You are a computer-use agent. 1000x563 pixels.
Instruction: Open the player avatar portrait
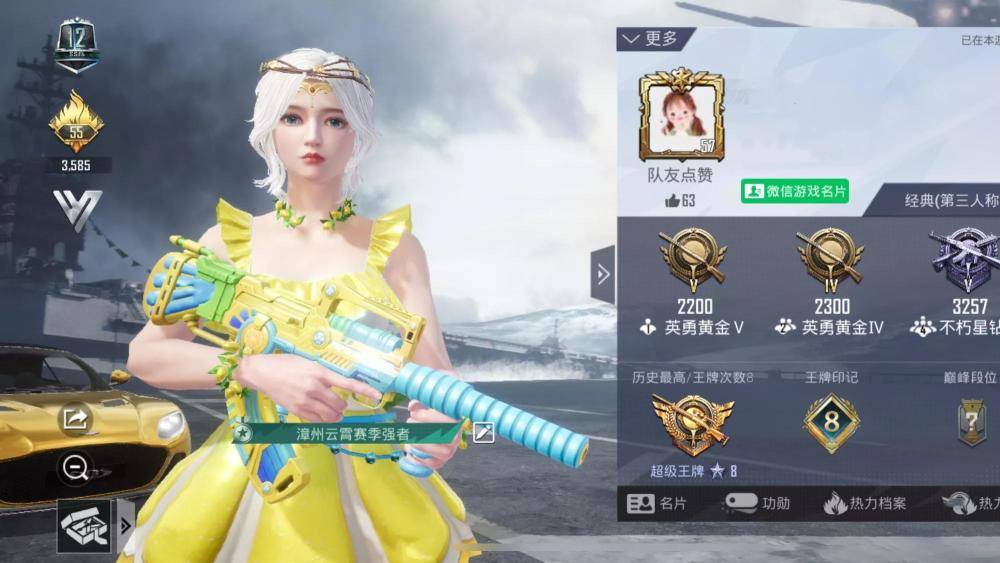coord(680,115)
